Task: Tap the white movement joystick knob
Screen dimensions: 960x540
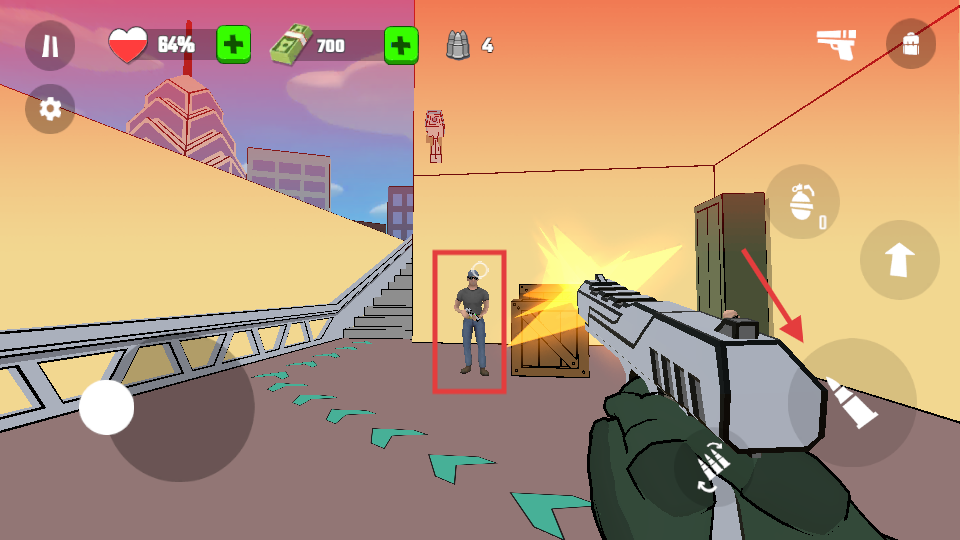Action: [107, 407]
